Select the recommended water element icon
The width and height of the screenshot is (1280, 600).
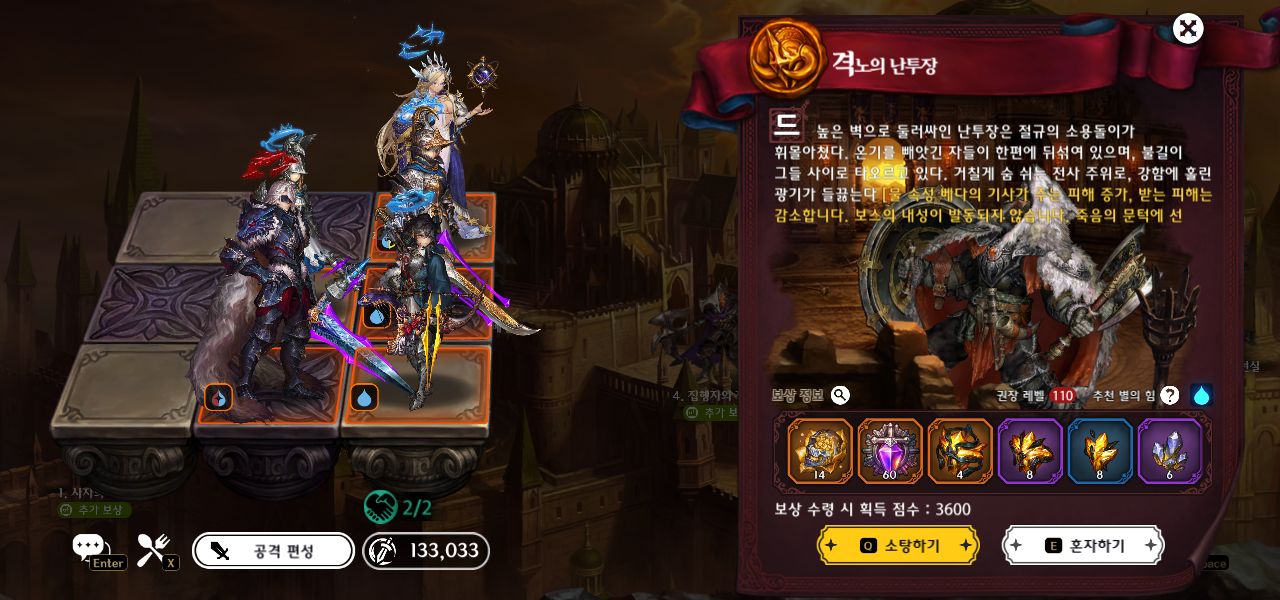tap(1201, 396)
